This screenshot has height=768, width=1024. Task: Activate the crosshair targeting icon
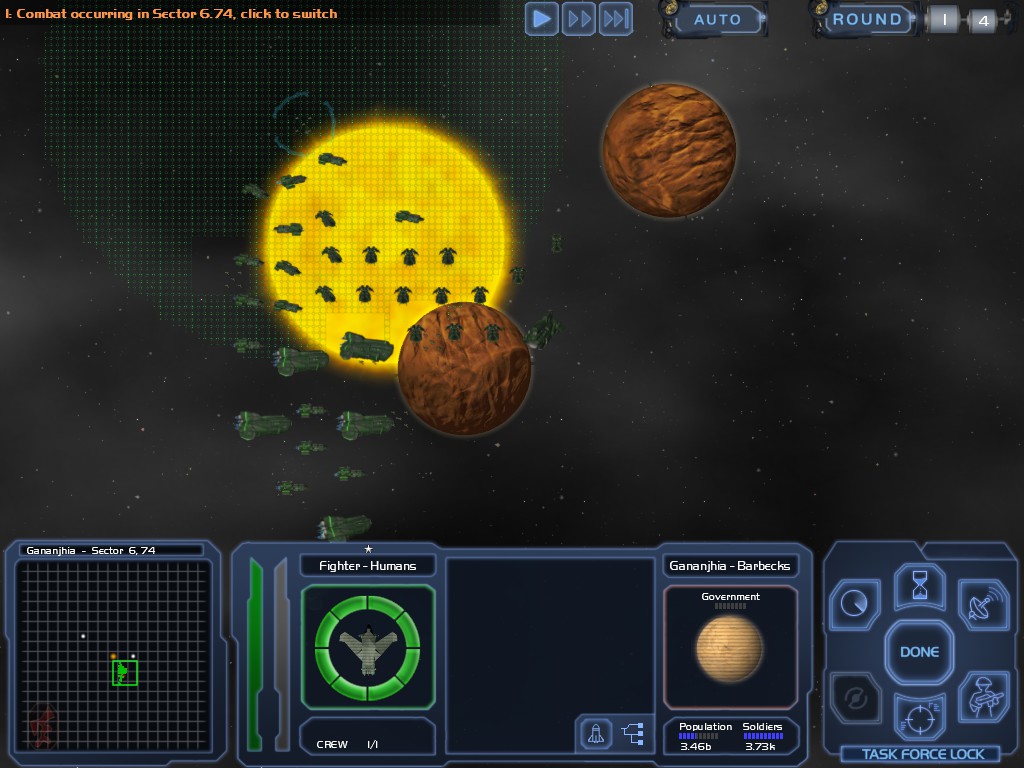[919, 716]
